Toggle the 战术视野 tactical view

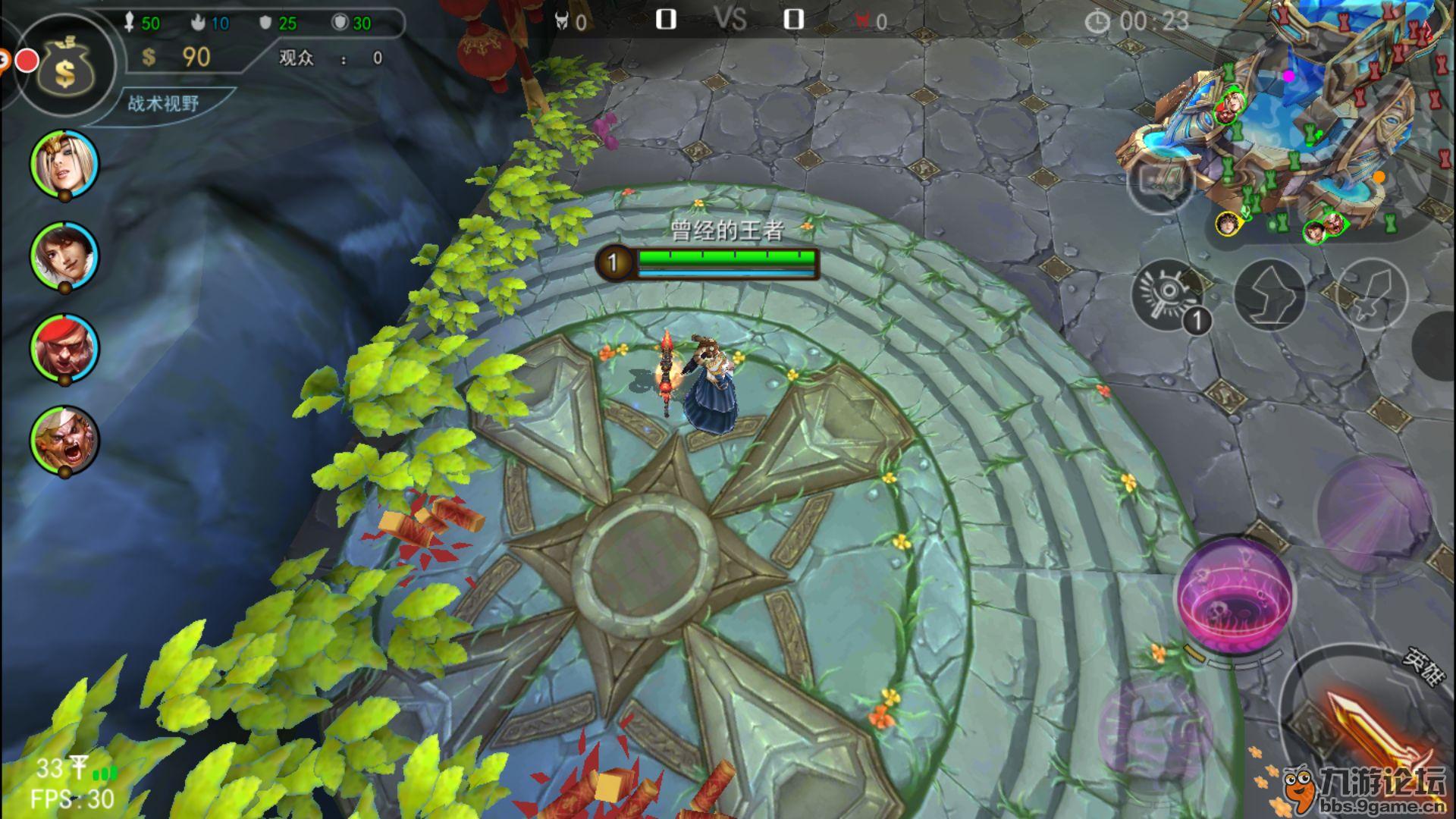click(x=163, y=104)
